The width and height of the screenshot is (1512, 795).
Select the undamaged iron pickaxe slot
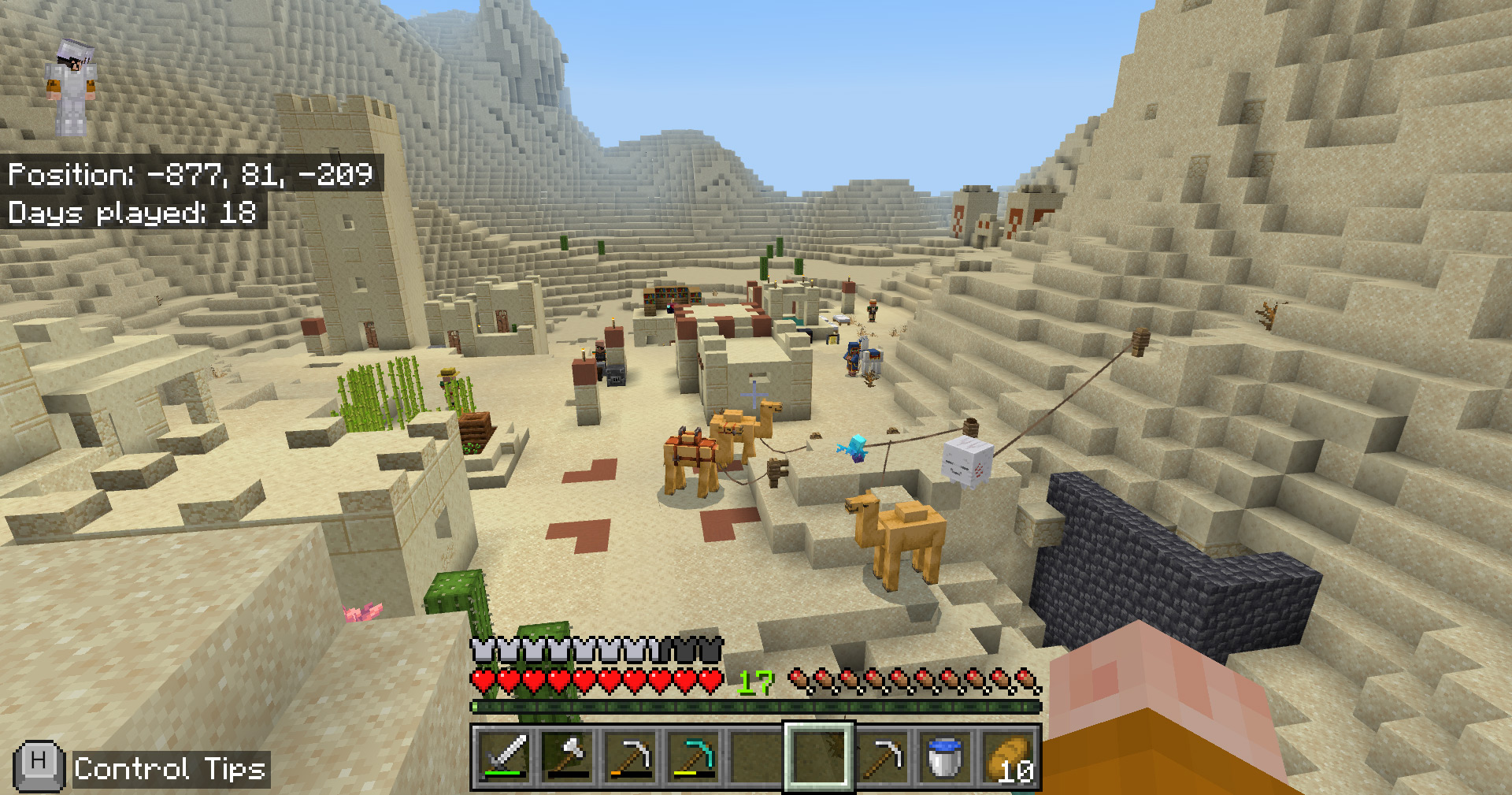[881, 757]
